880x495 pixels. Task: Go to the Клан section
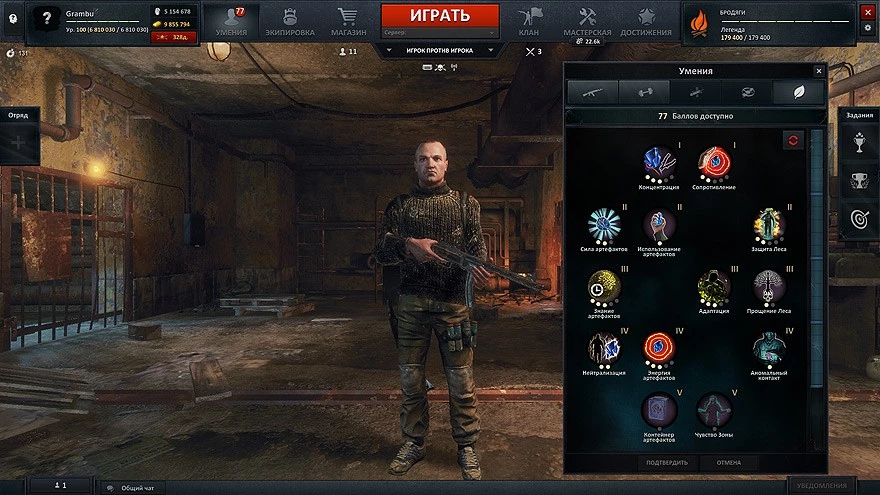pyautogui.click(x=529, y=21)
